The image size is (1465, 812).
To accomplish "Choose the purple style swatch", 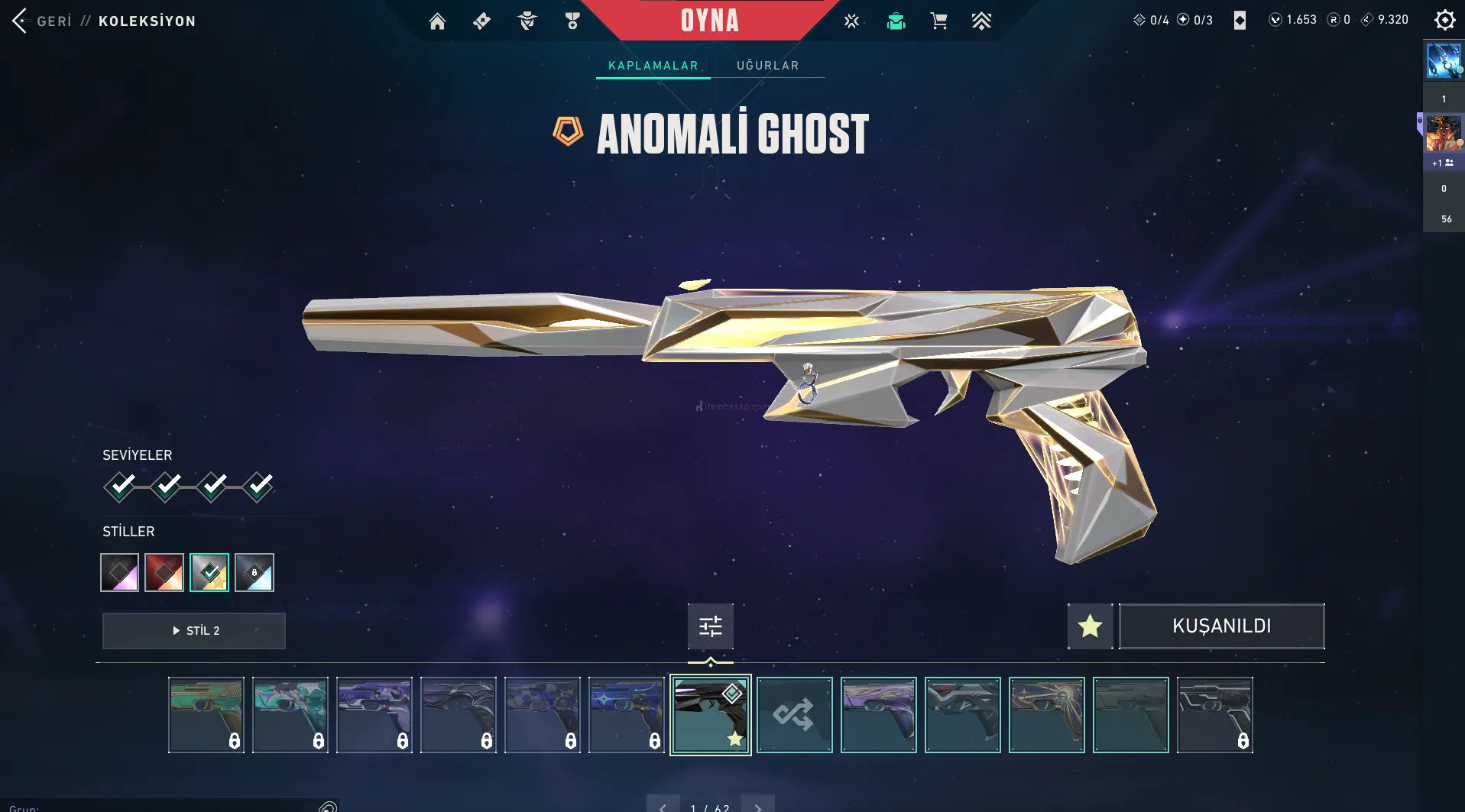I will (x=120, y=572).
